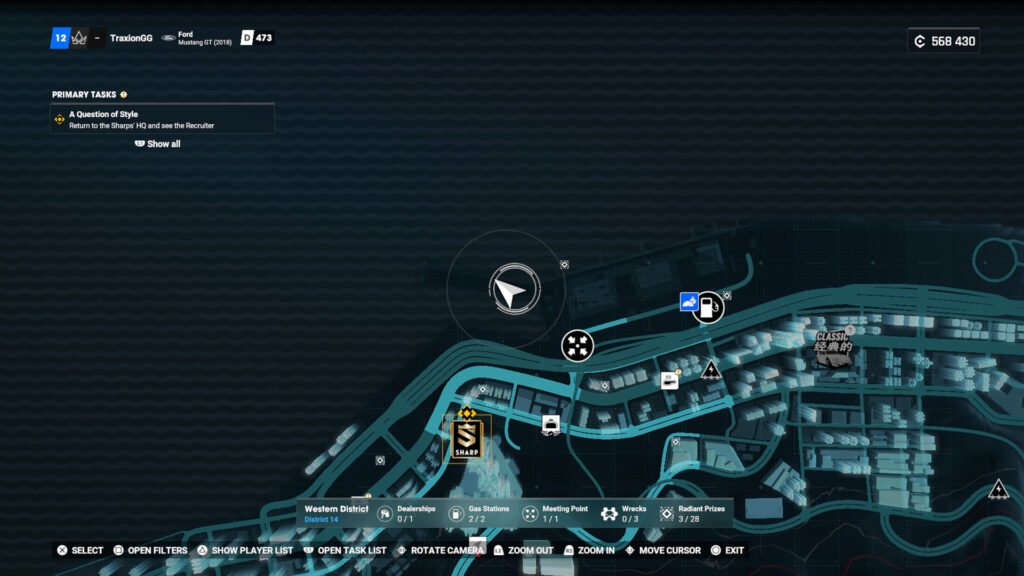Show all primary tasks

pyautogui.click(x=158, y=144)
